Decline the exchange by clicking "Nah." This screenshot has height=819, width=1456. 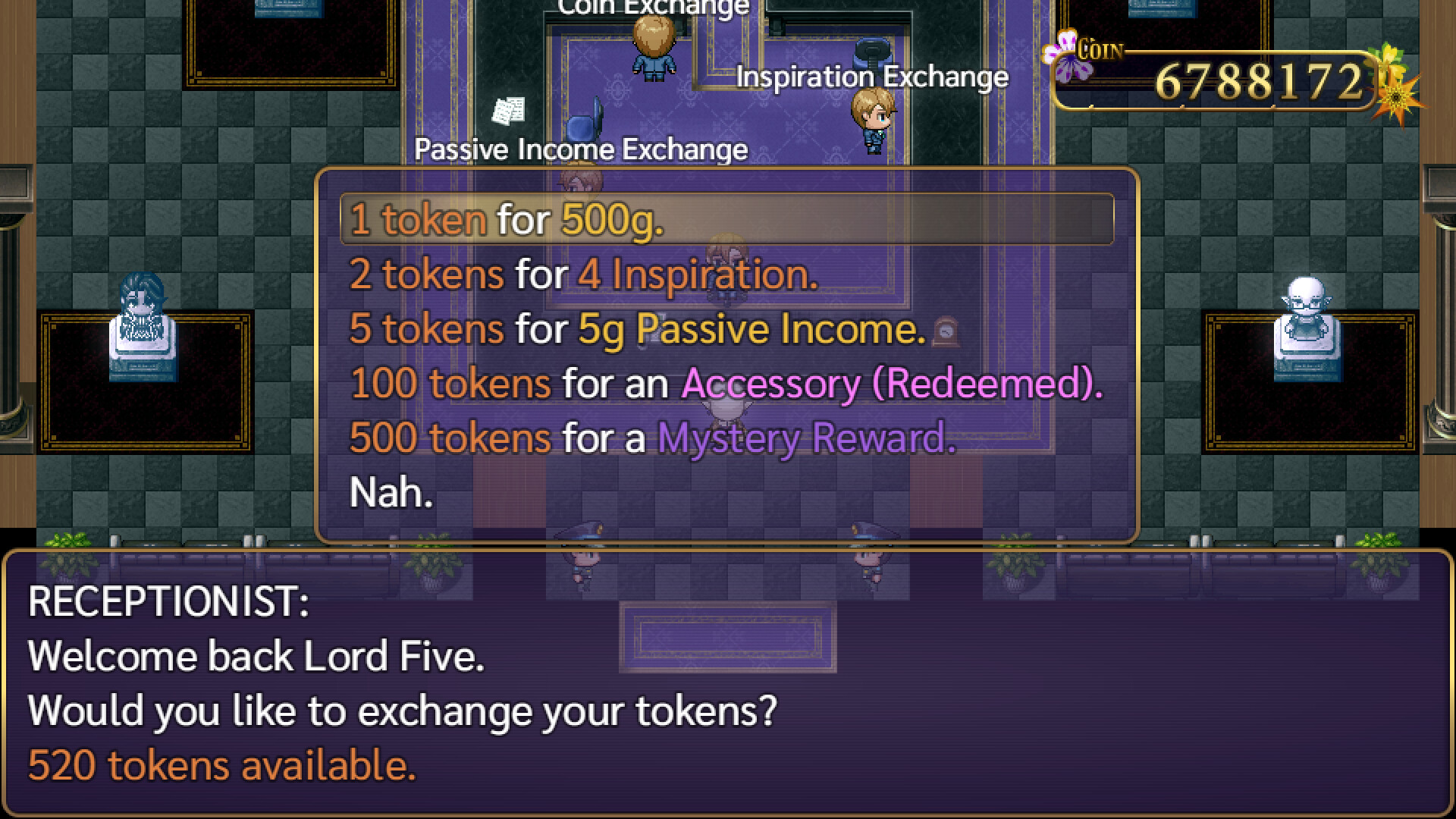[x=390, y=492]
